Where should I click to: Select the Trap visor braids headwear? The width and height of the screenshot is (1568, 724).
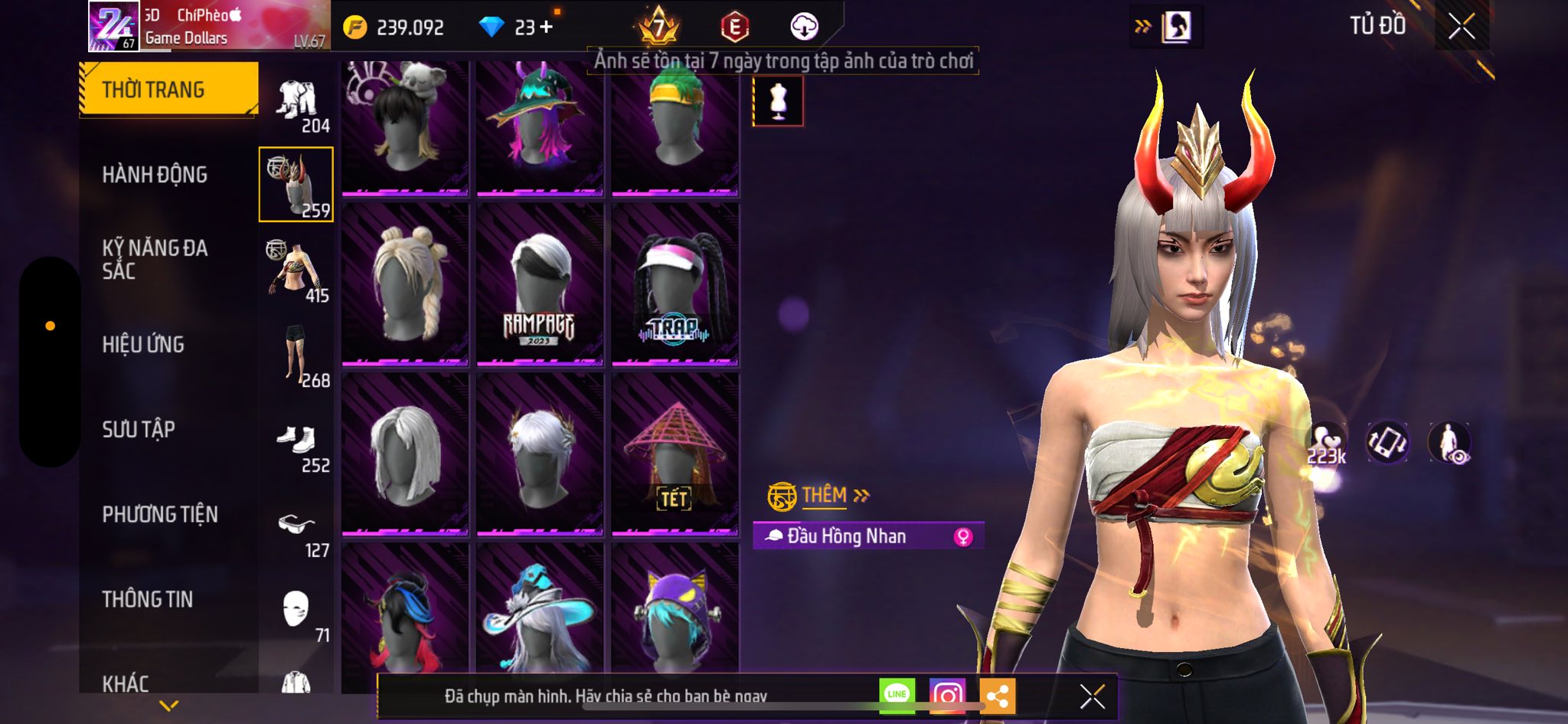[675, 283]
